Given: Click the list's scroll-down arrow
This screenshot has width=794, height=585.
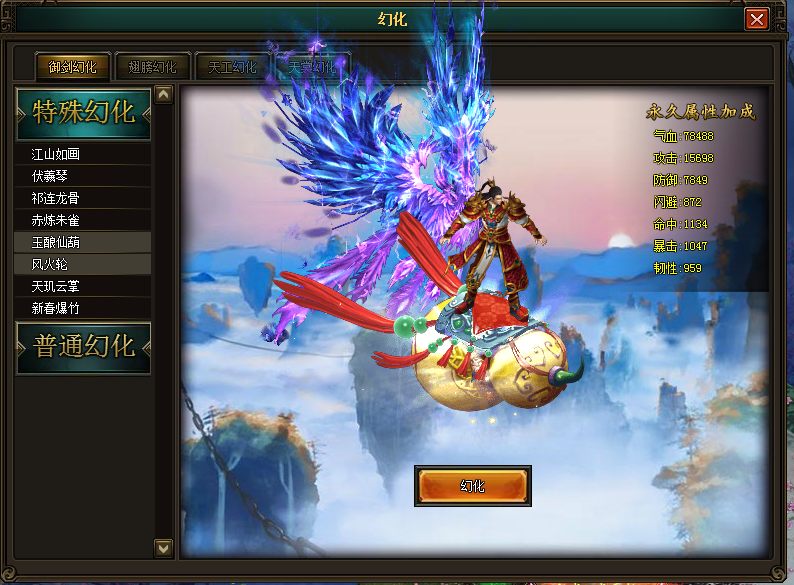Looking at the screenshot, I should 164,547.
